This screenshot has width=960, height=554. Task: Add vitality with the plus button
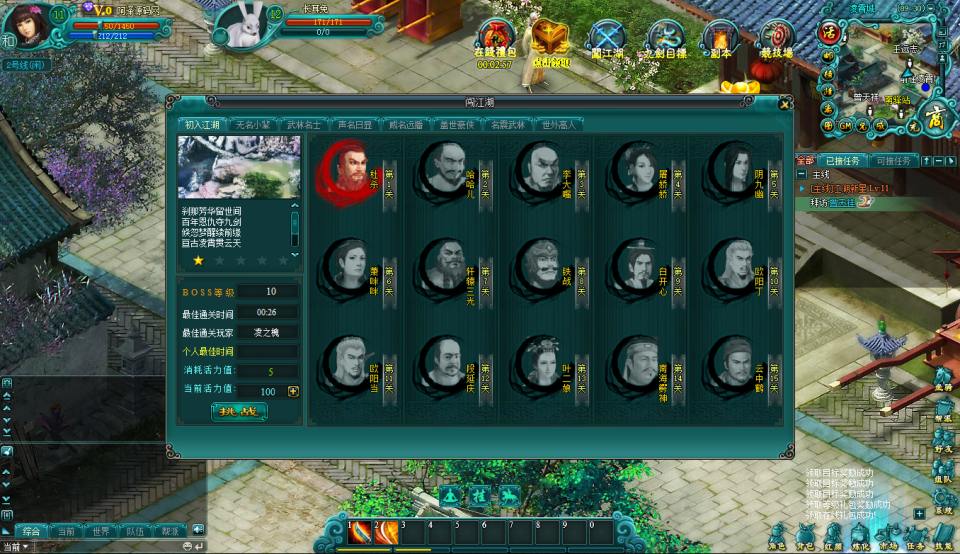(293, 392)
